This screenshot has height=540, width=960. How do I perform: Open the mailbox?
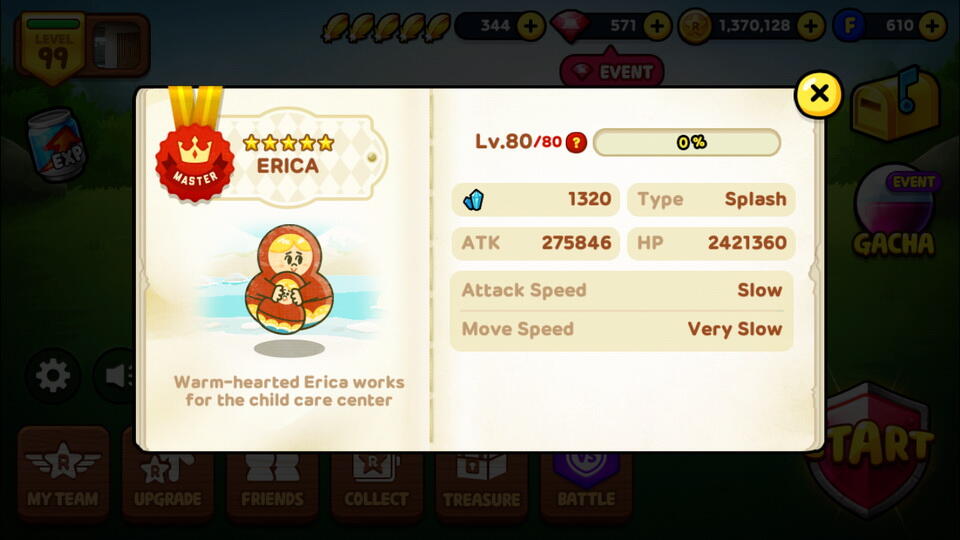895,106
